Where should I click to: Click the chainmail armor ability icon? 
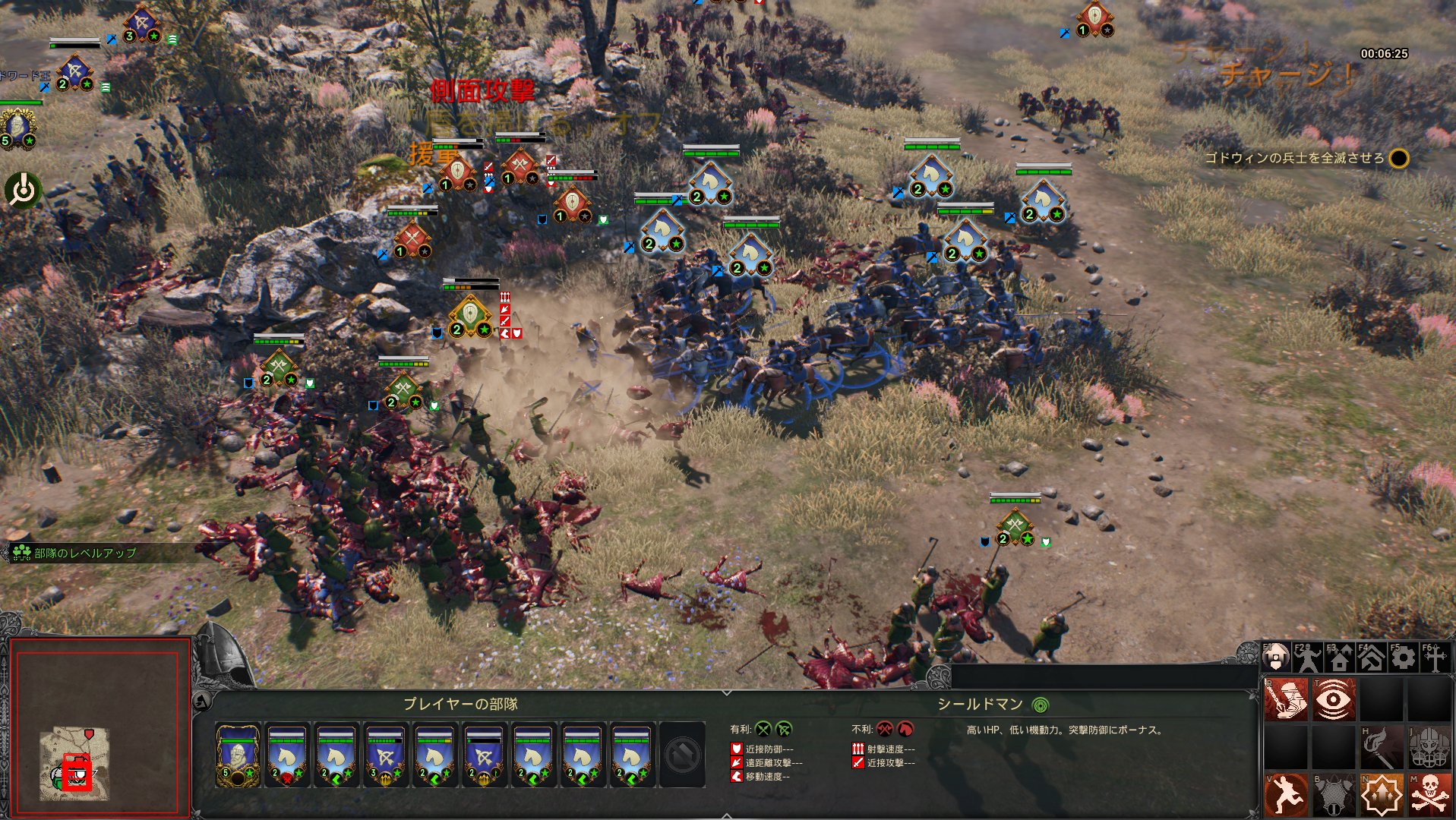[x=1333, y=795]
